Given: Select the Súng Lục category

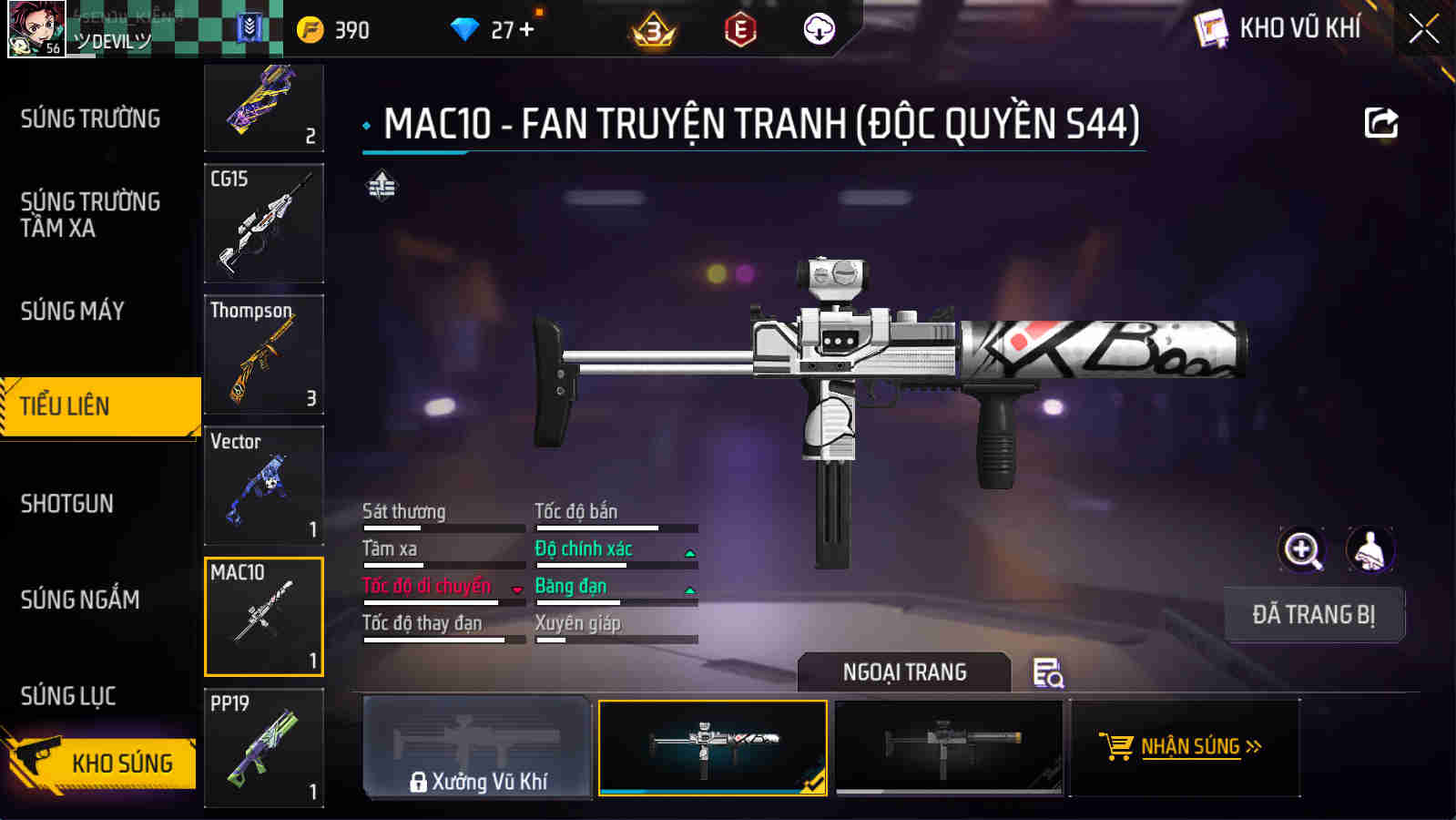Looking at the screenshot, I should [68, 696].
